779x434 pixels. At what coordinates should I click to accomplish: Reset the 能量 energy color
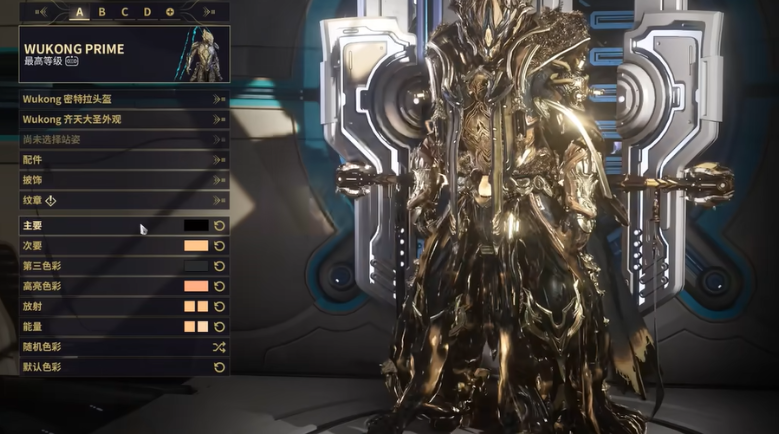pyautogui.click(x=220, y=327)
